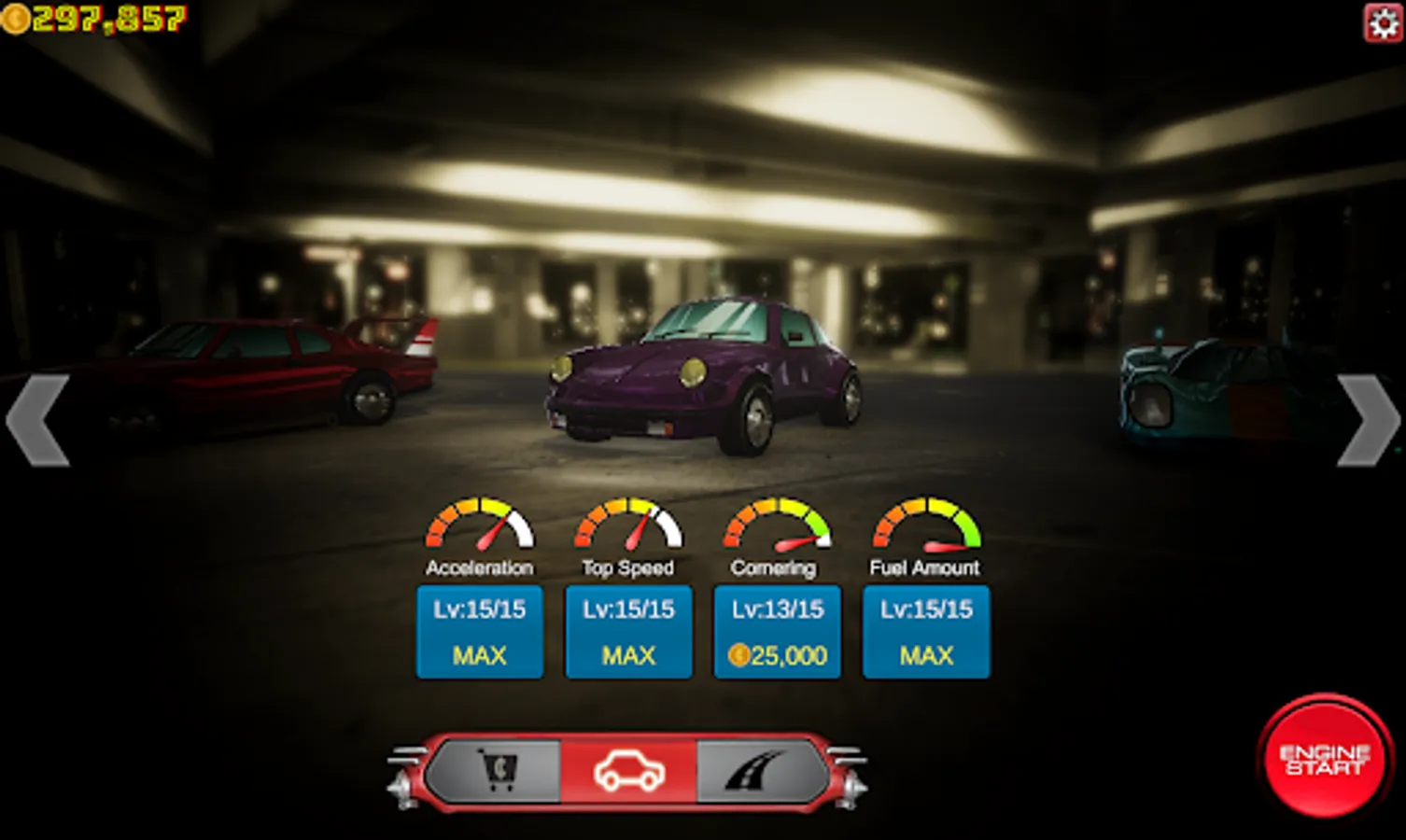
Task: Show the previous car with left arrow
Action: 38,420
